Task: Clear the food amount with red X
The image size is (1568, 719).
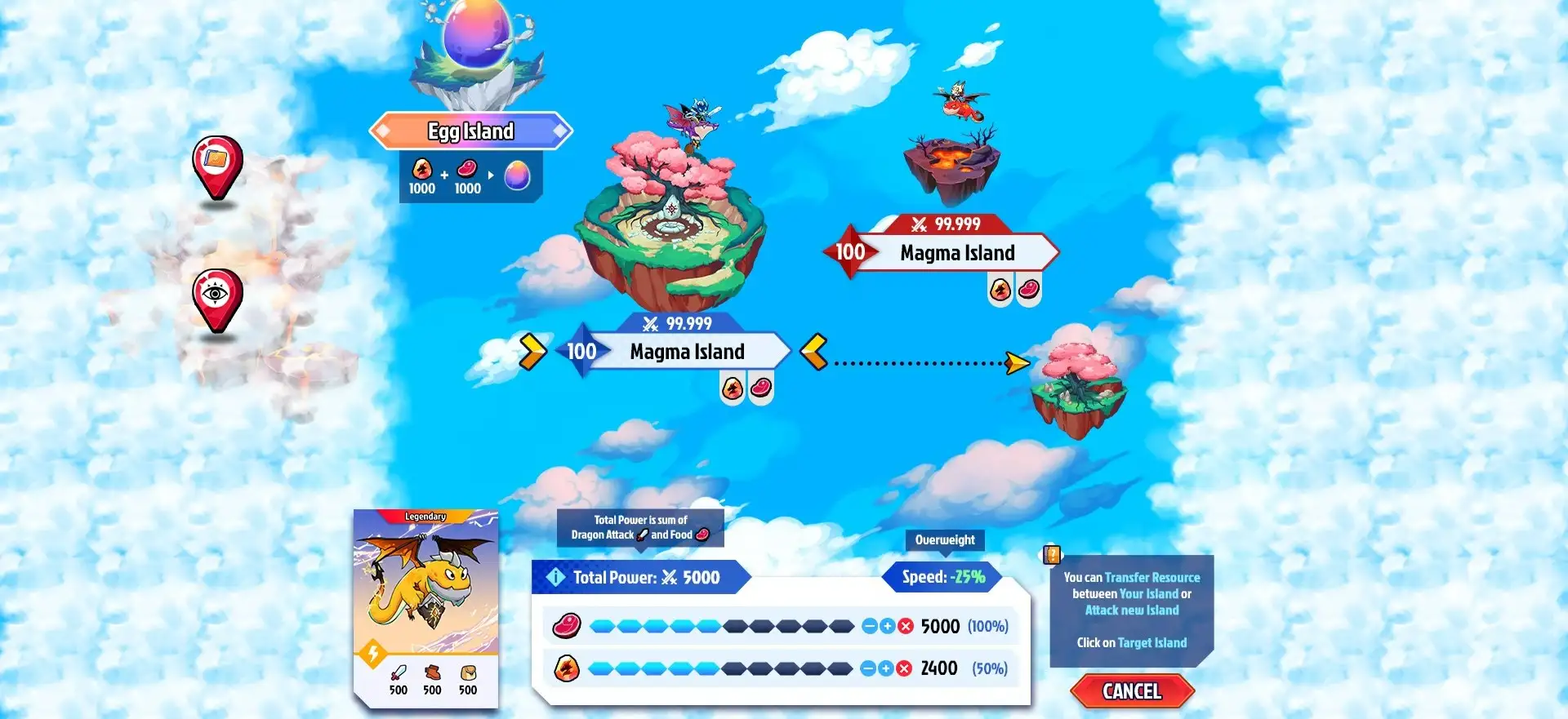Action: pos(906,626)
